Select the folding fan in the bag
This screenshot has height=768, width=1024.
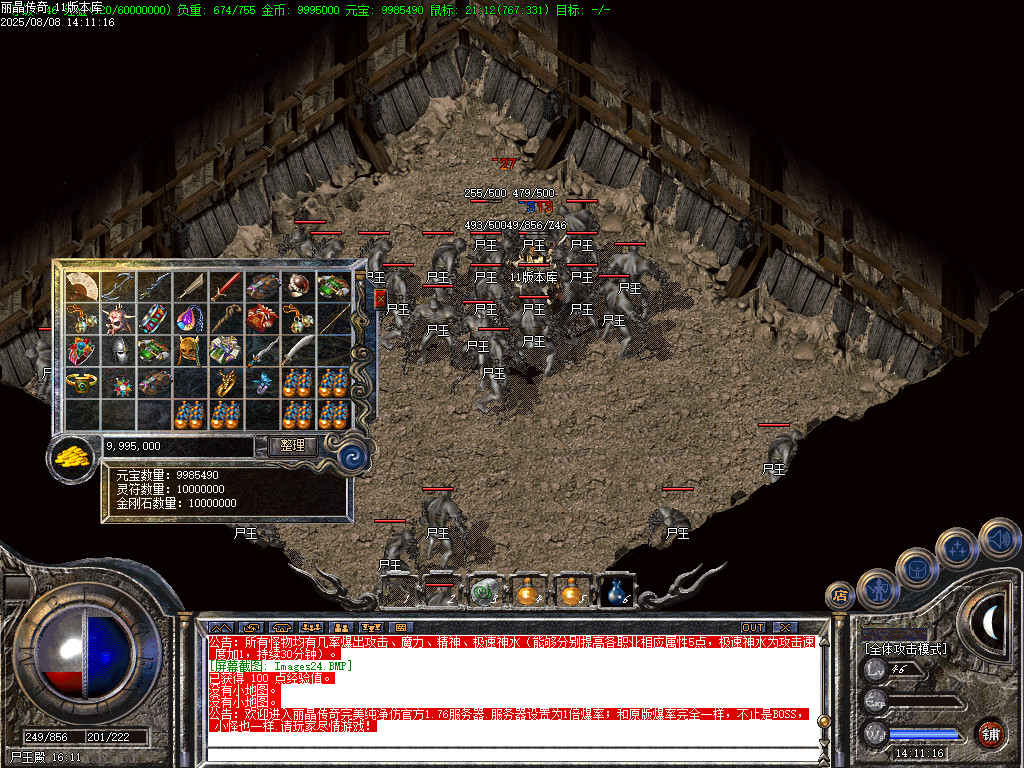[x=82, y=287]
